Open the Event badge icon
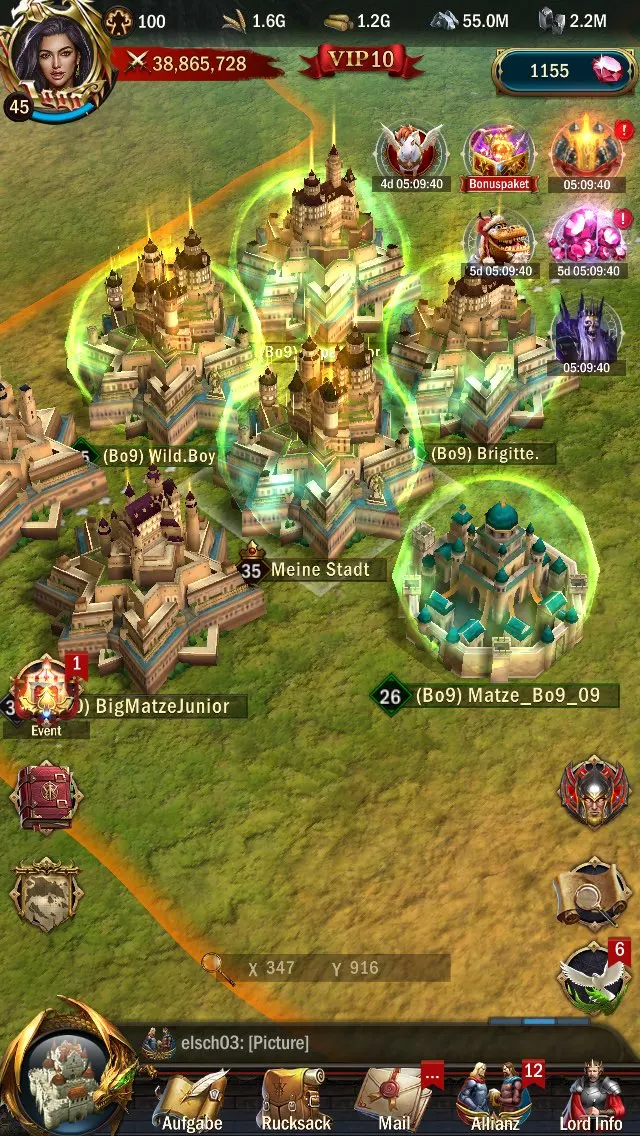Screen dimensions: 640x1136 (46, 693)
